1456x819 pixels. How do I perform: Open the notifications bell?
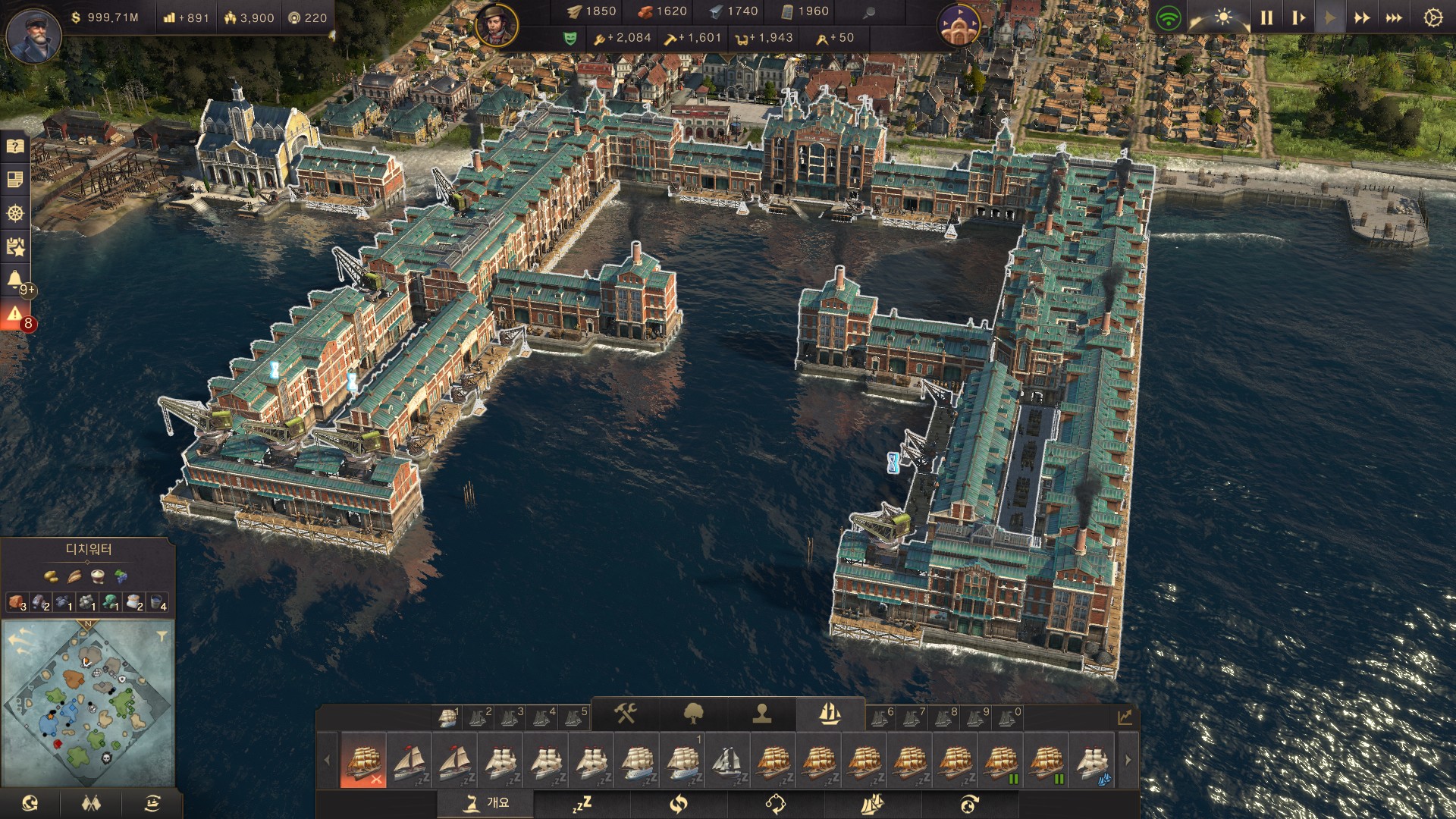15,280
